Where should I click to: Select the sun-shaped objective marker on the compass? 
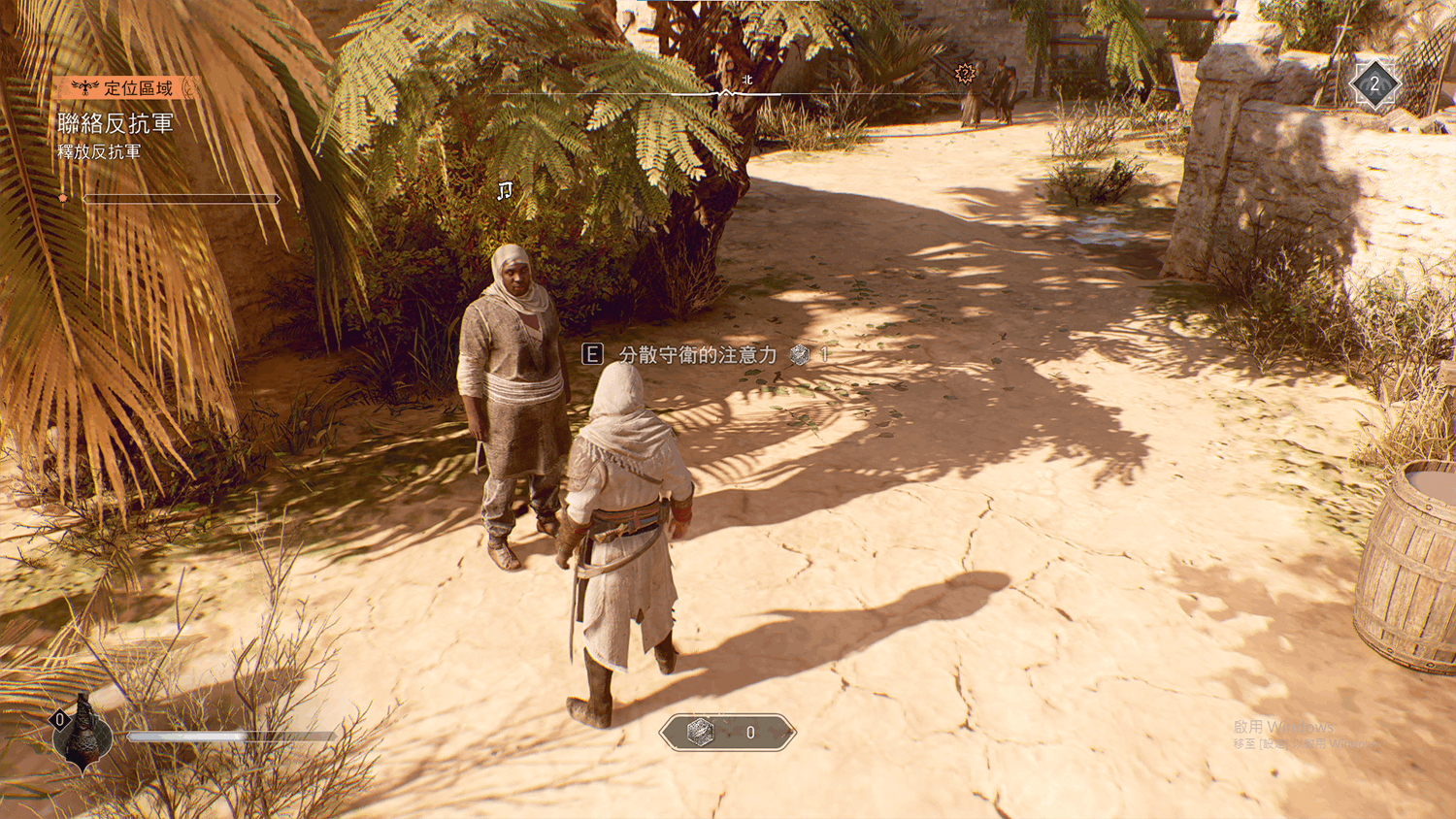[964, 73]
